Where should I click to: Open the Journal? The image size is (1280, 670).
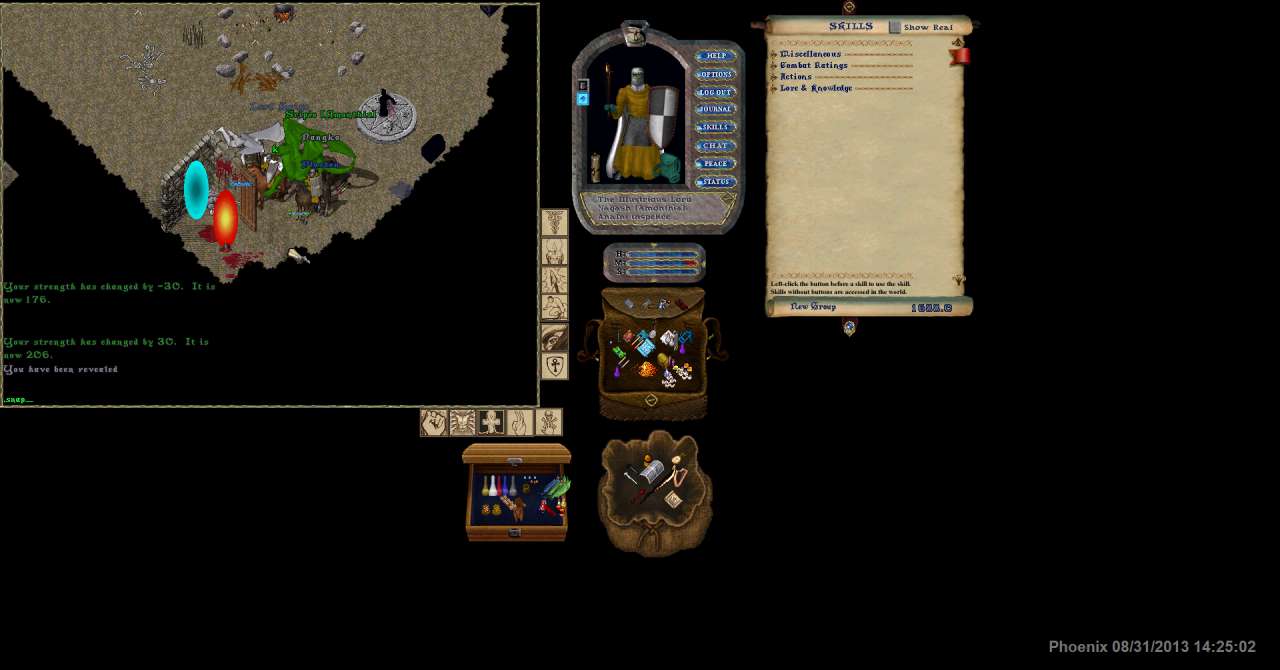click(716, 110)
